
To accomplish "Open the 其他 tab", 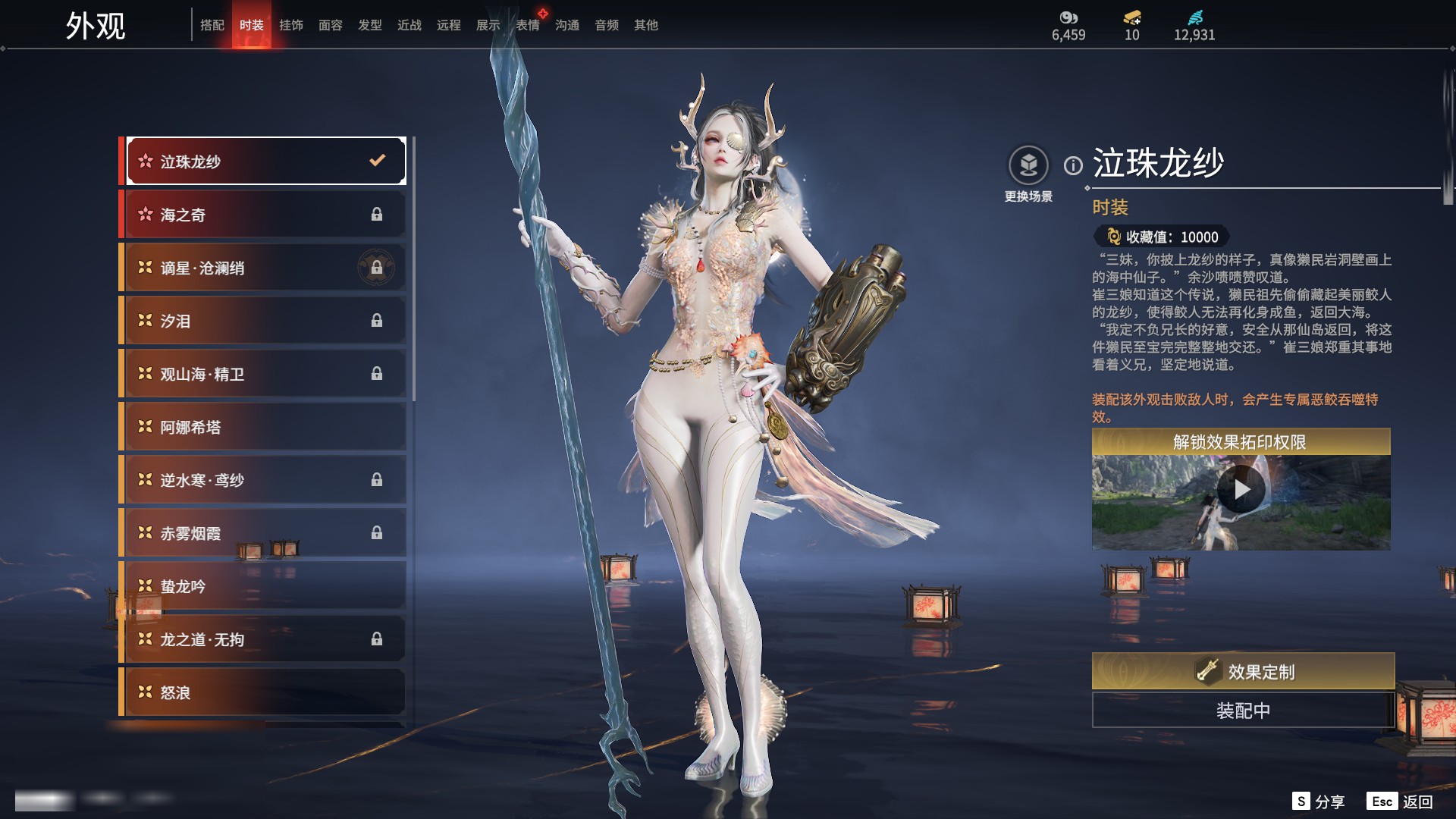I will (646, 25).
